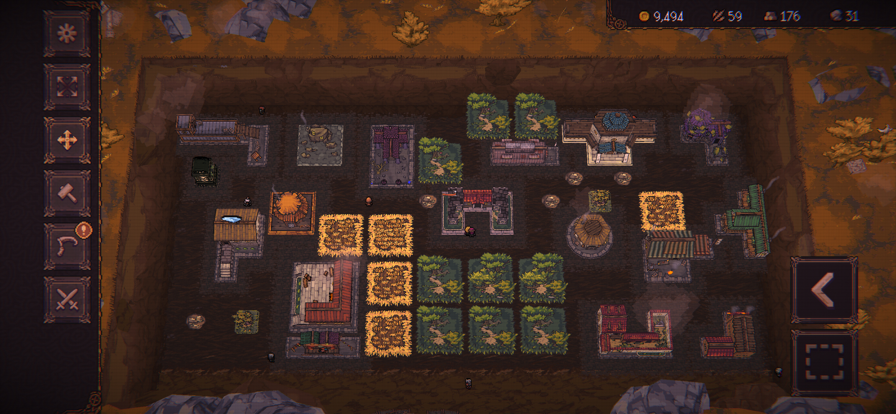Image resolution: width=896 pixels, height=414 pixels.
Task: Click the left chevron back button
Action: (x=824, y=290)
